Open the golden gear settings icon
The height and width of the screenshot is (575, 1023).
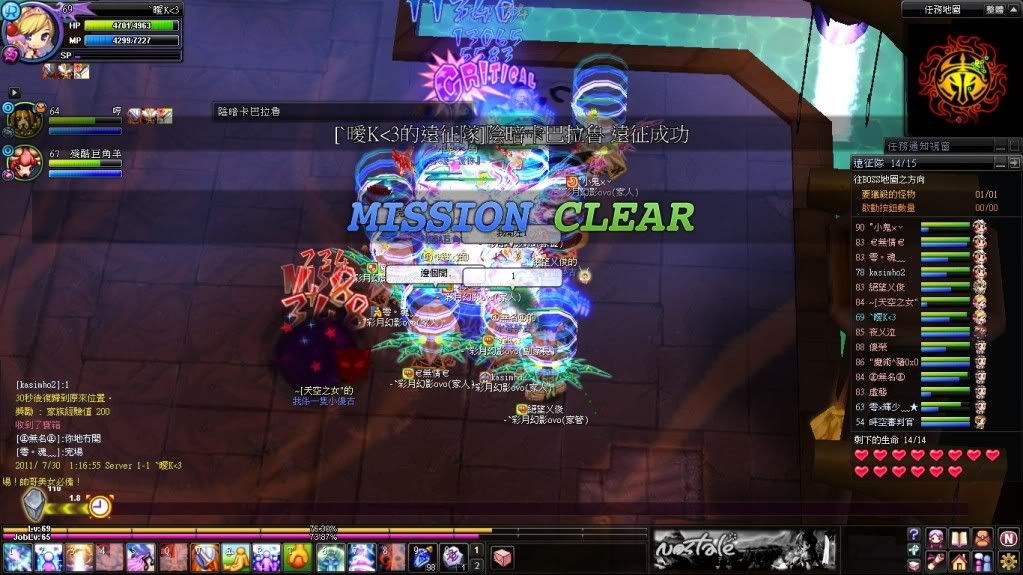coord(1008,559)
